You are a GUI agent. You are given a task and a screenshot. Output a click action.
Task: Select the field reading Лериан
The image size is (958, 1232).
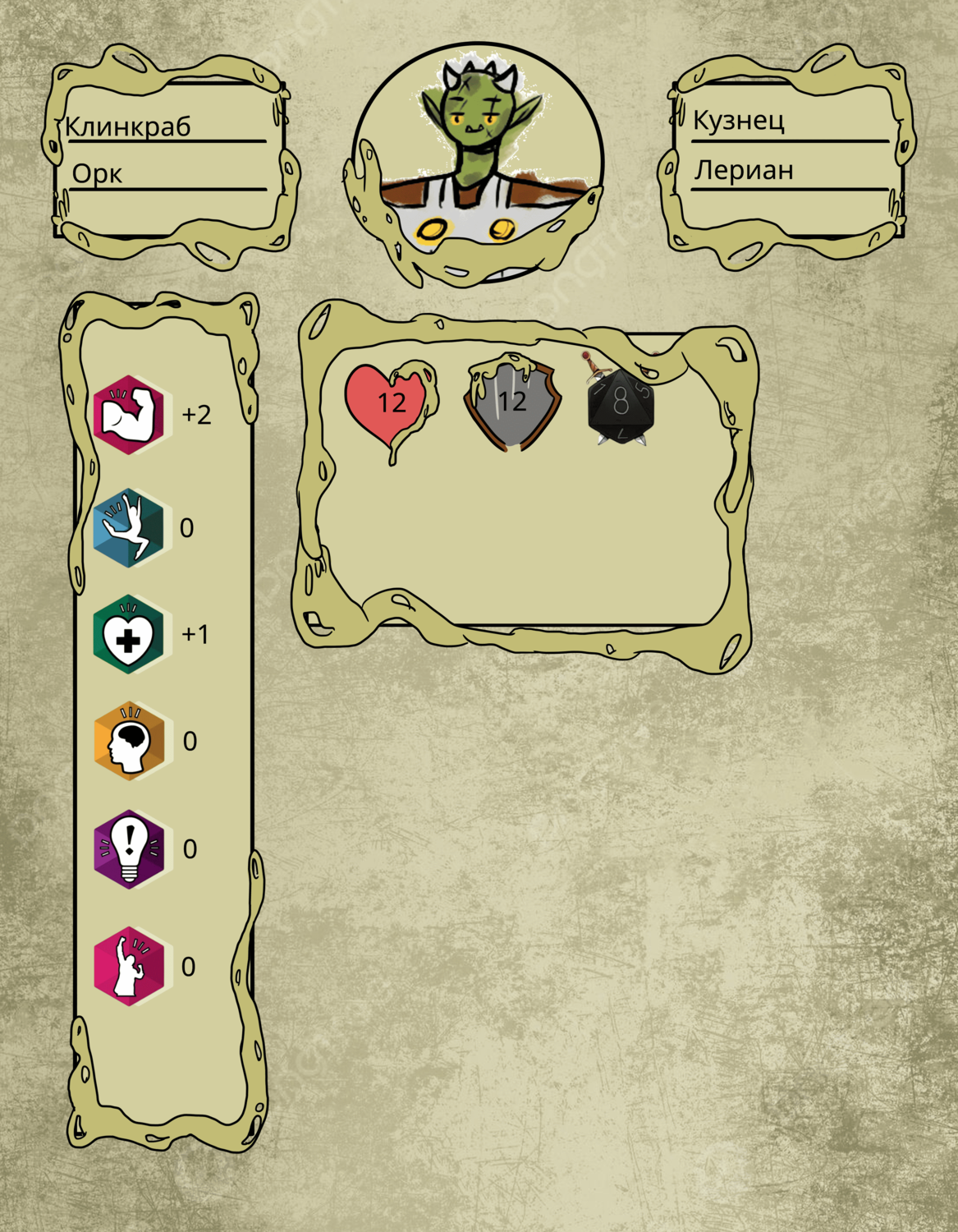pos(744,170)
